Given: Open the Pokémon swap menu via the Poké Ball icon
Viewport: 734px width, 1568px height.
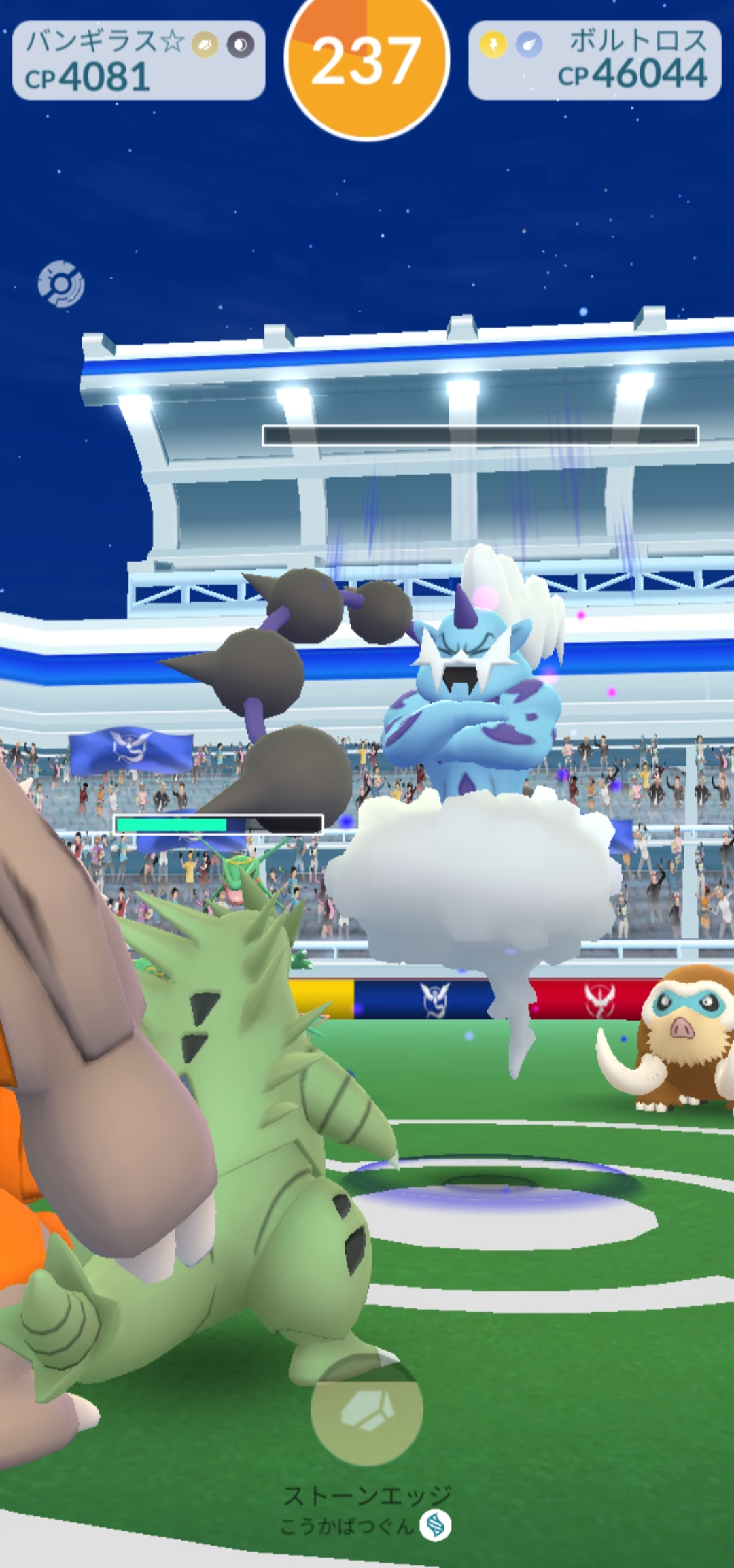Looking at the screenshot, I should [61, 284].
